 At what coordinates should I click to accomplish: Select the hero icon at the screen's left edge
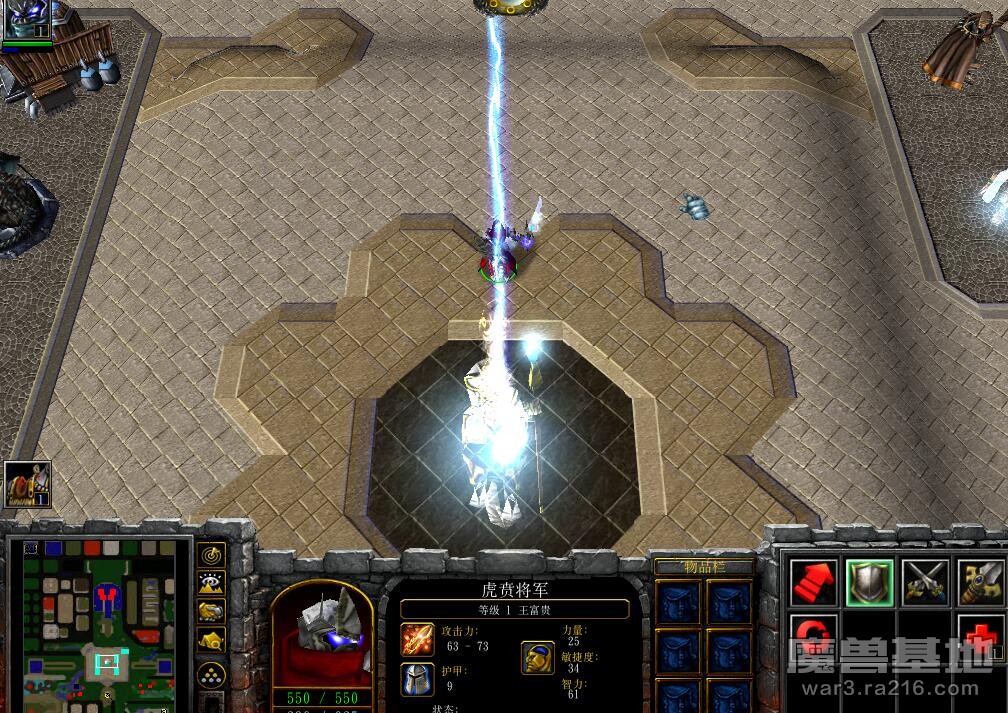(x=27, y=485)
